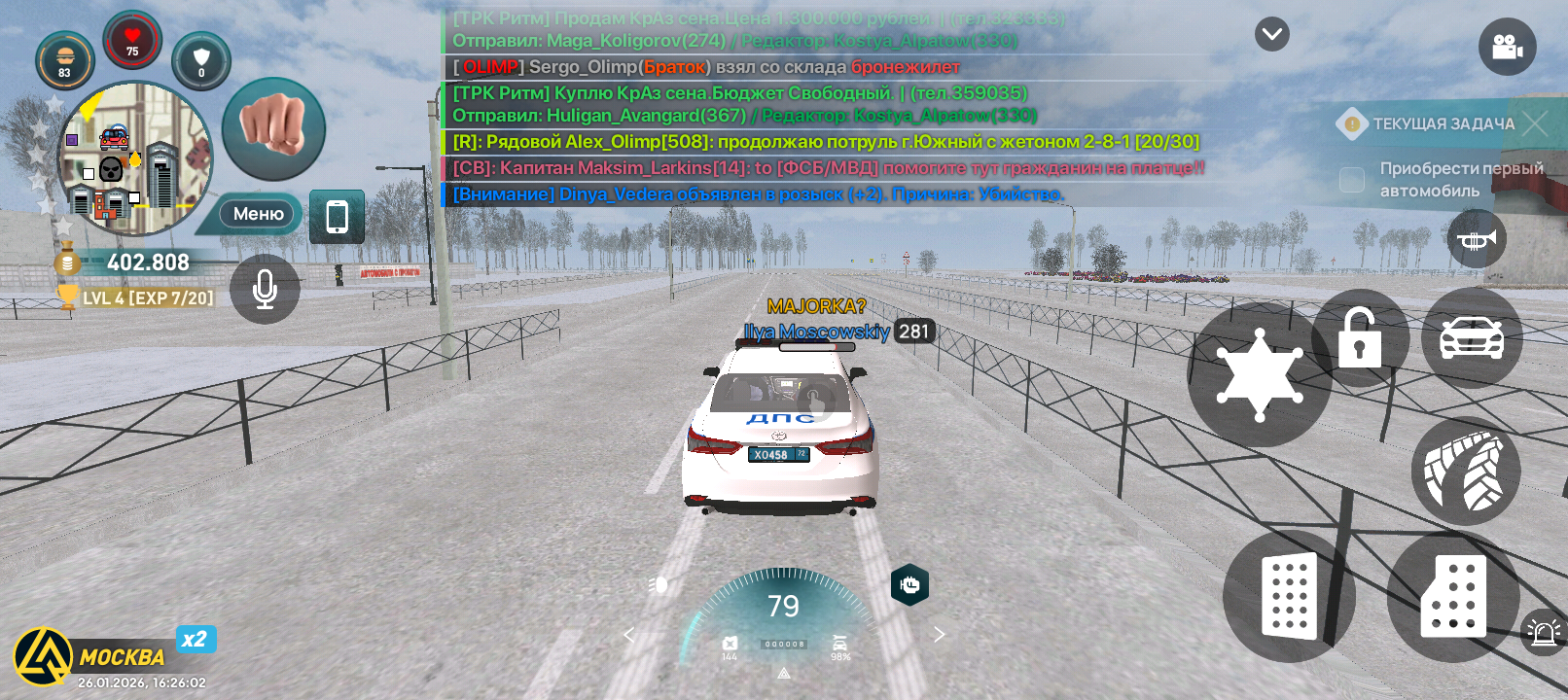Honk the horn trumpet button
The width and height of the screenshot is (1568, 700).
(1477, 239)
